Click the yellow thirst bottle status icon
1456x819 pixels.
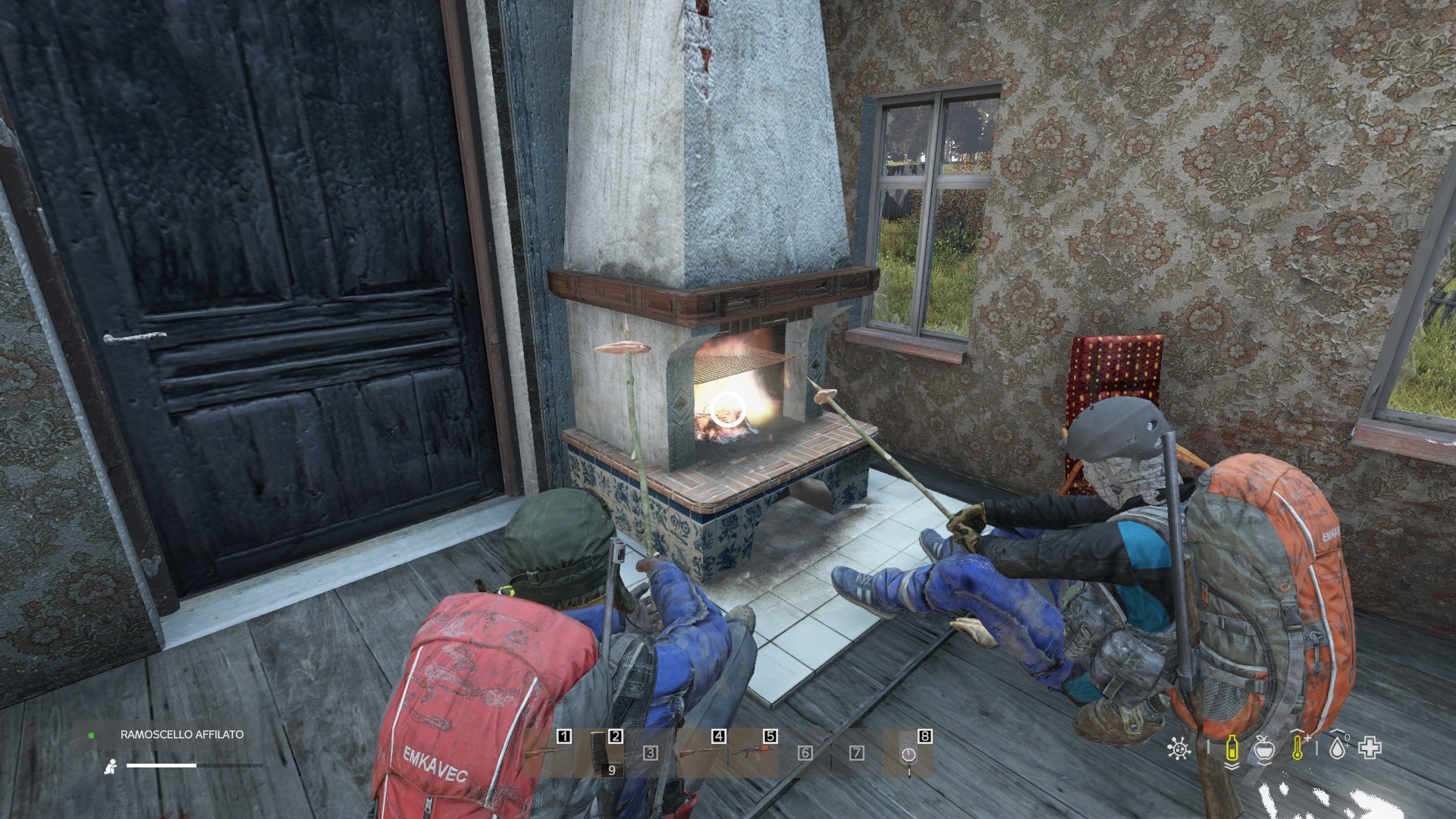pos(1232,749)
